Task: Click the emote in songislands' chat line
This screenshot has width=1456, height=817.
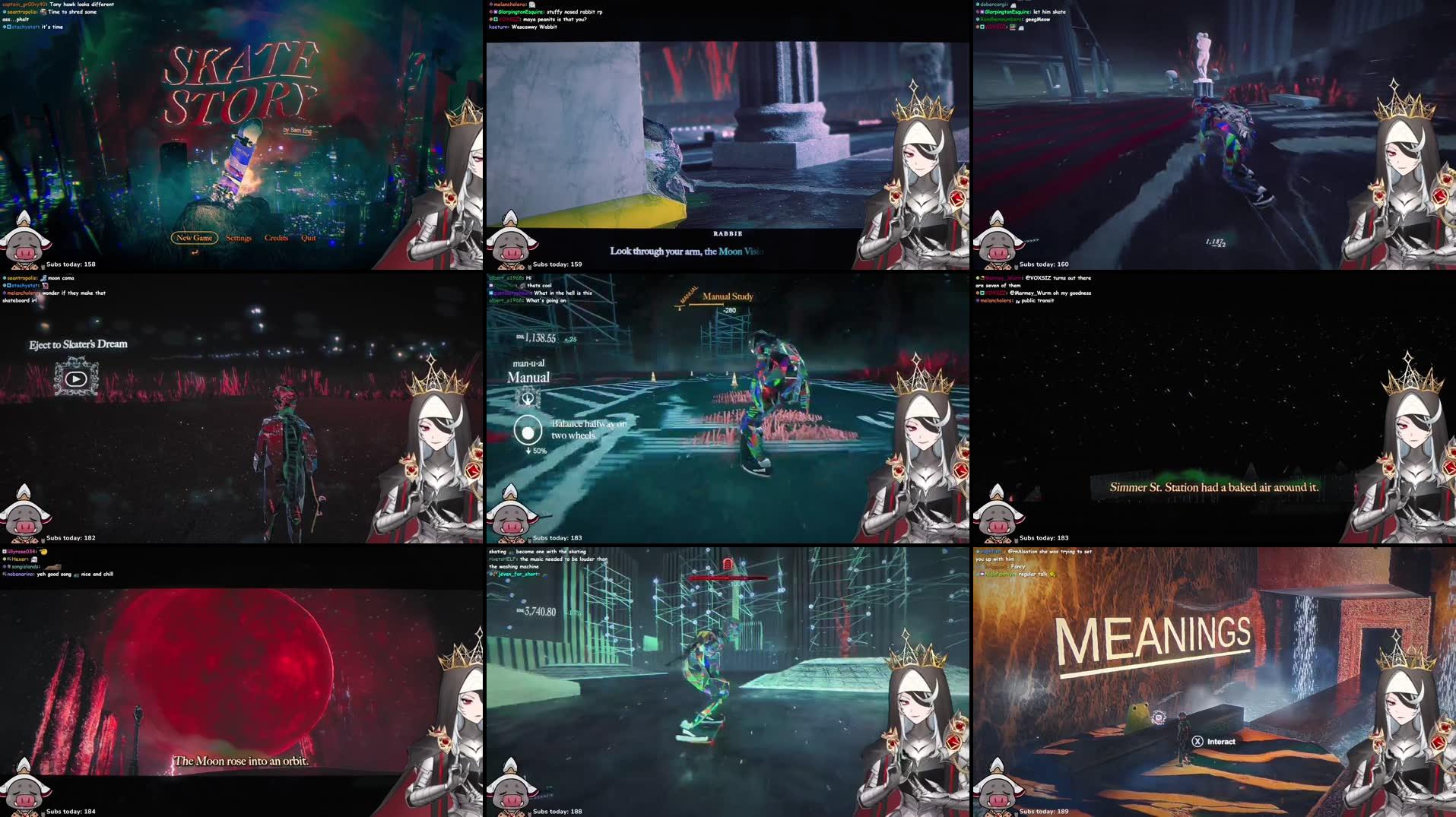Action: (x=53, y=567)
